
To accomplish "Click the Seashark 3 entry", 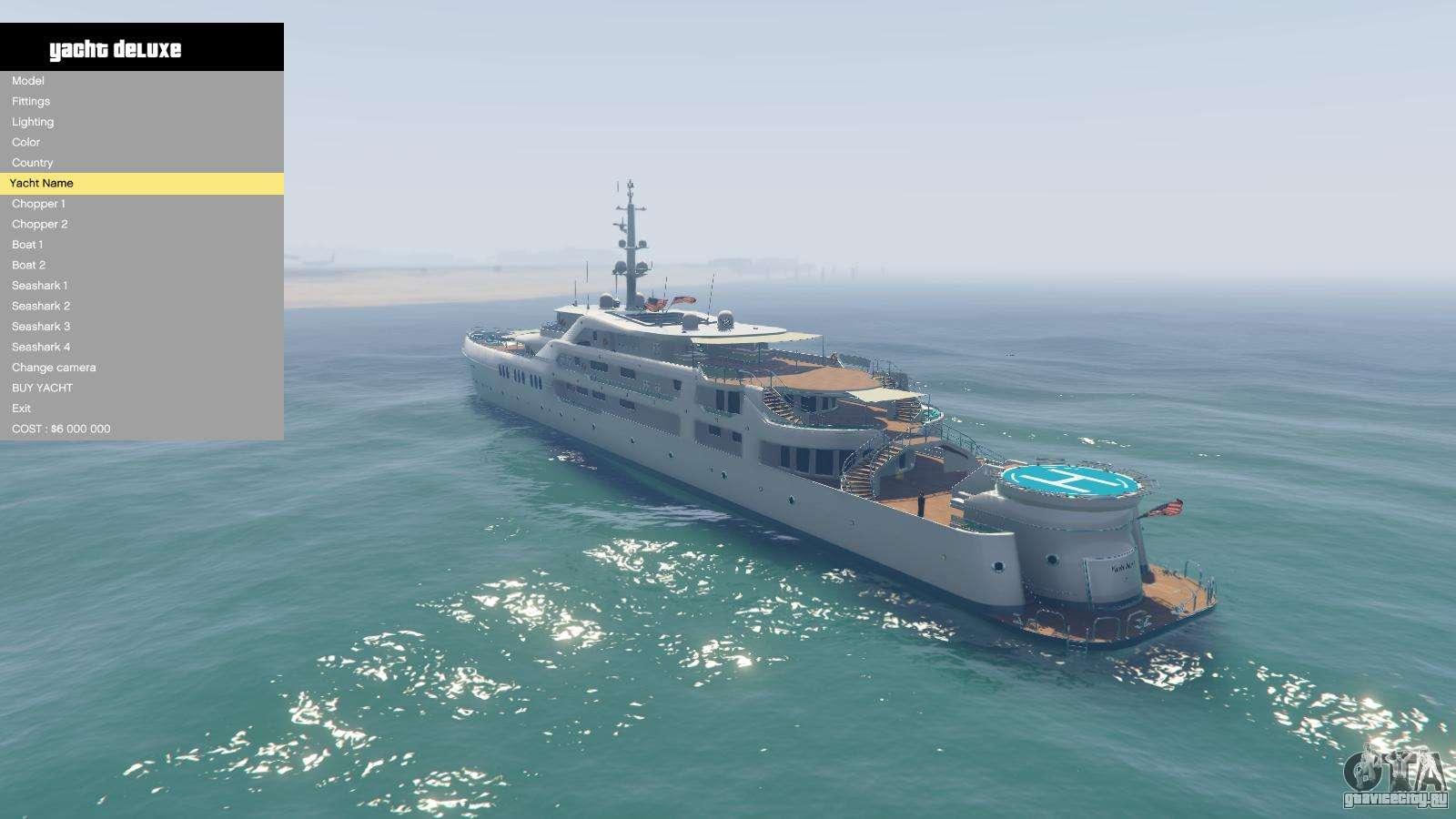I will pyautogui.click(x=41, y=327).
